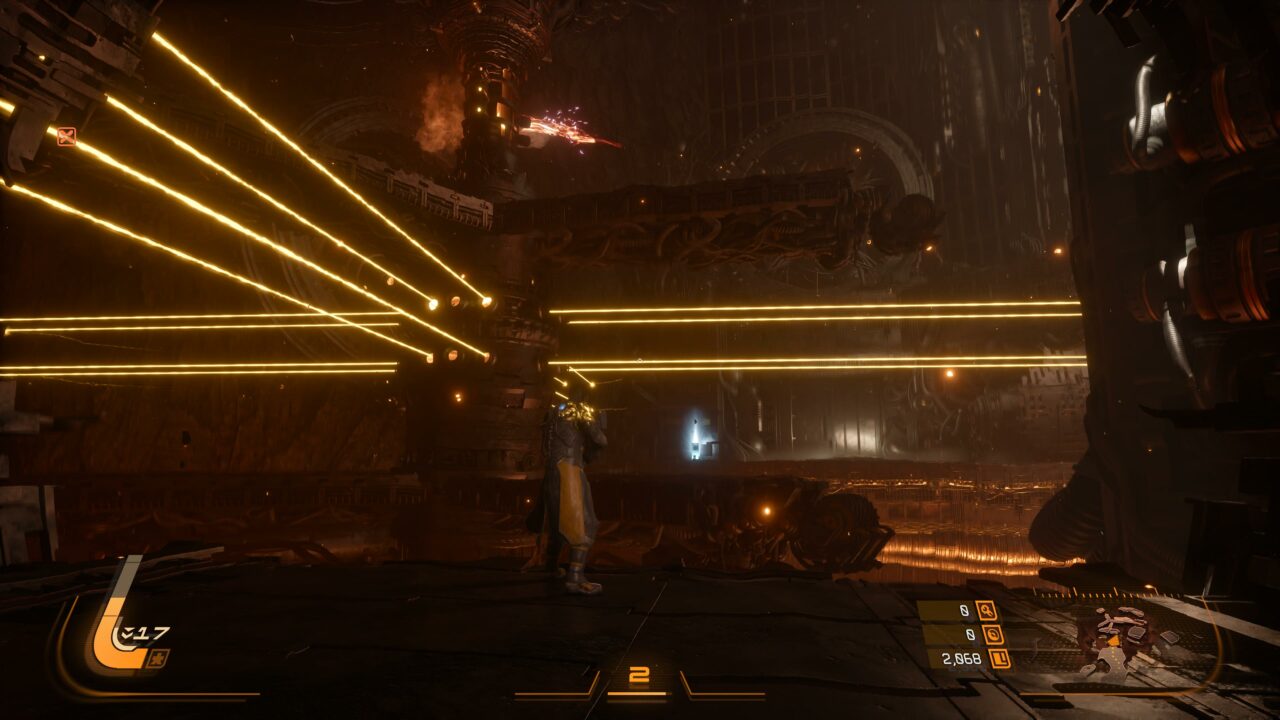Select the obolites currency icon

[998, 658]
